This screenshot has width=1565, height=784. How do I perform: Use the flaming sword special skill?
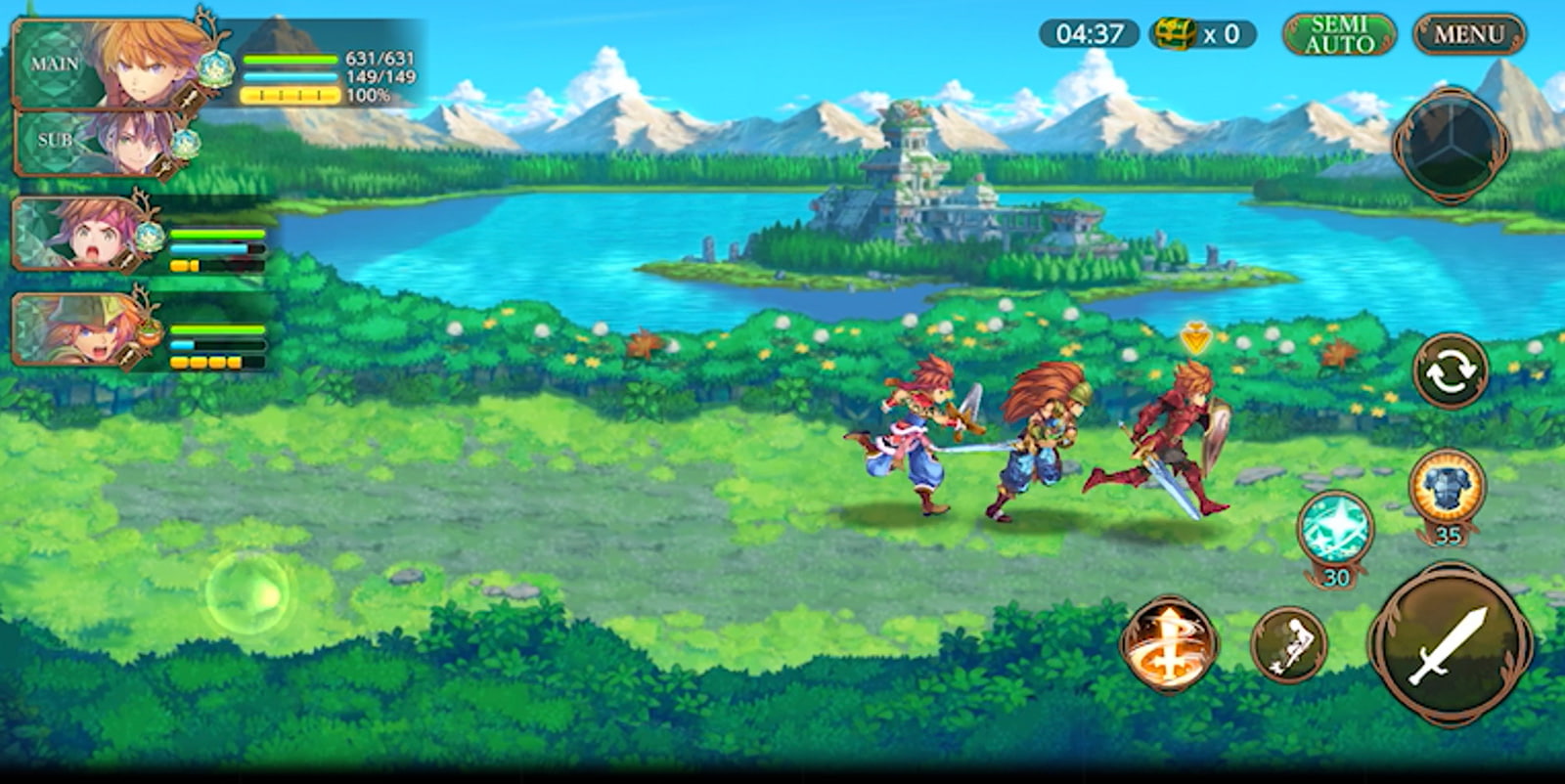1169,644
